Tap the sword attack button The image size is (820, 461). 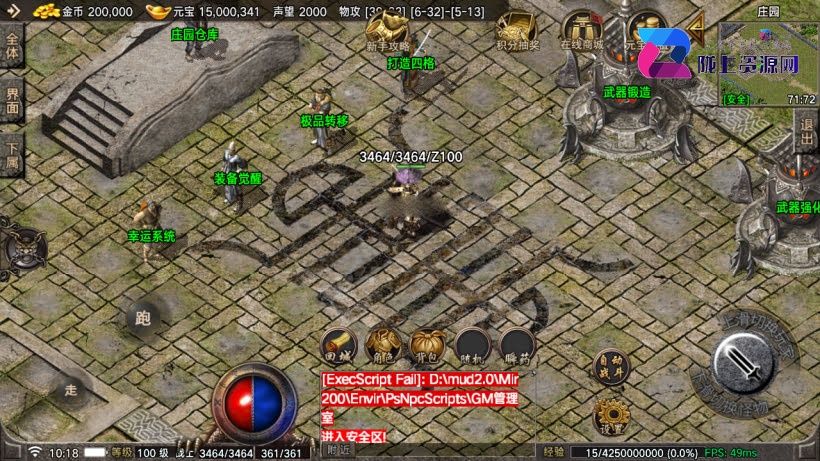click(x=744, y=360)
